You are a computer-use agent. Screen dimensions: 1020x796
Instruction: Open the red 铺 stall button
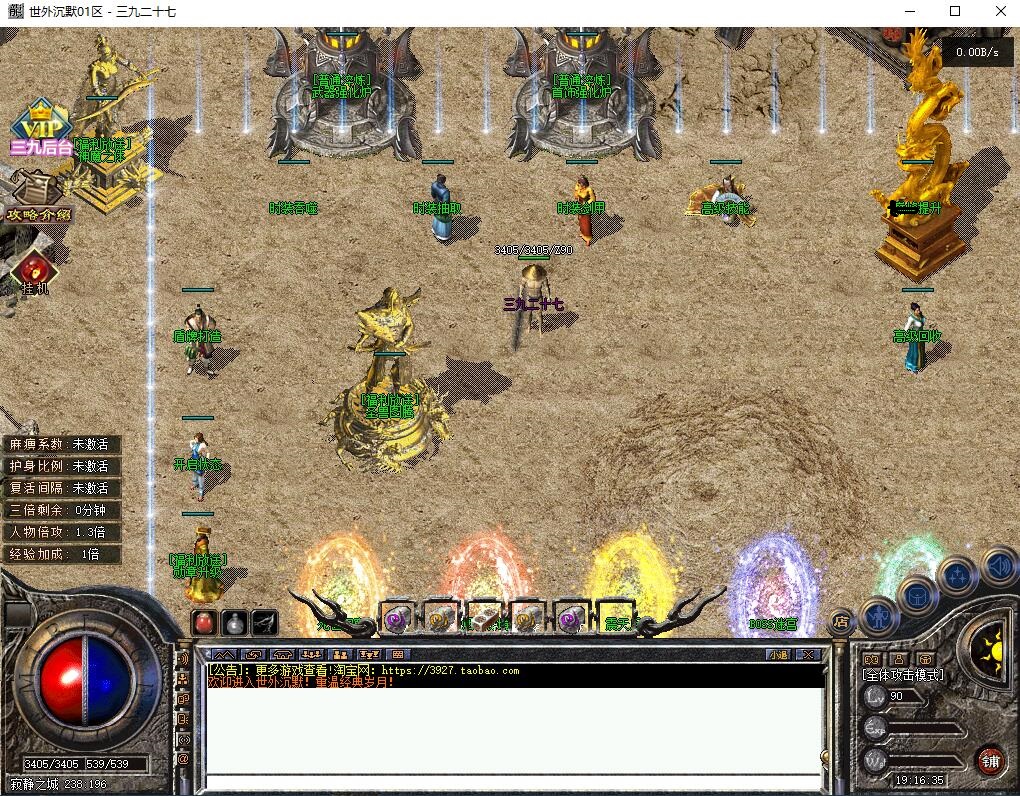(x=990, y=760)
